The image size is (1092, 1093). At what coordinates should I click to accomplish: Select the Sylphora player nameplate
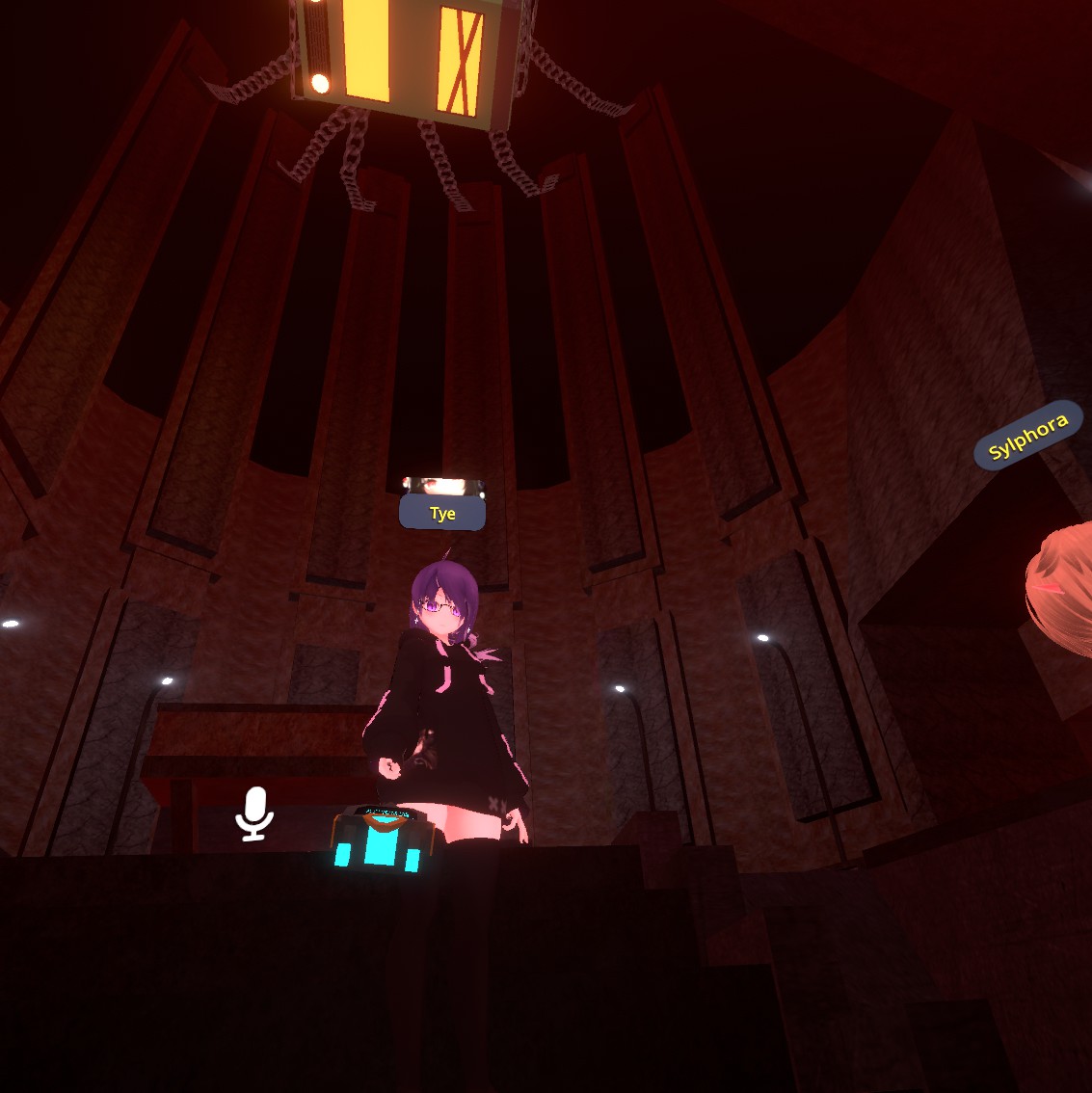[1028, 436]
